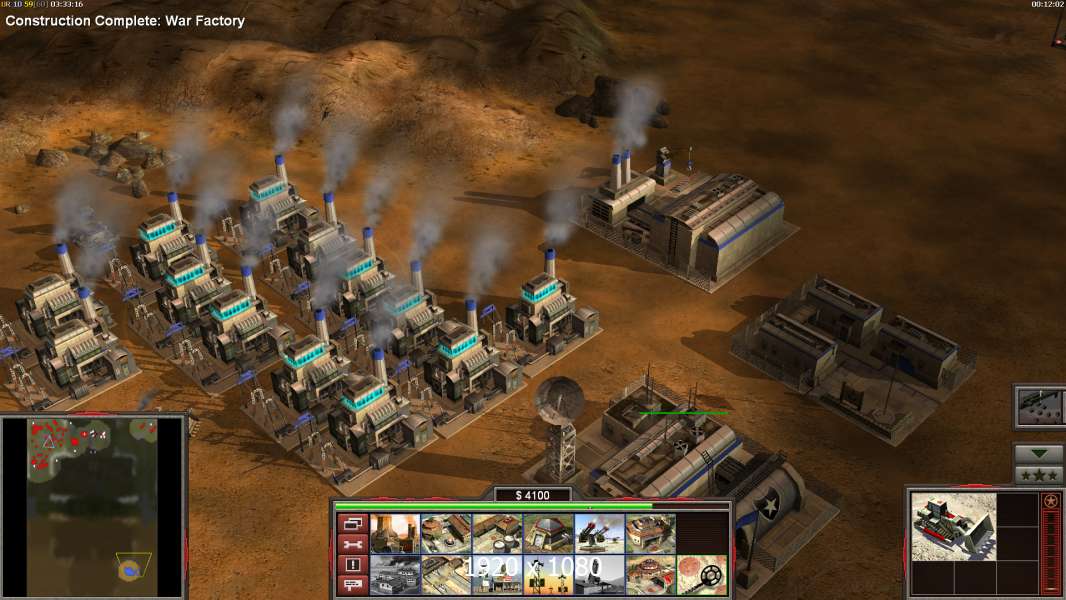1066x600 pixels.
Task: Click the red star rank emblem
Action: point(1051,501)
